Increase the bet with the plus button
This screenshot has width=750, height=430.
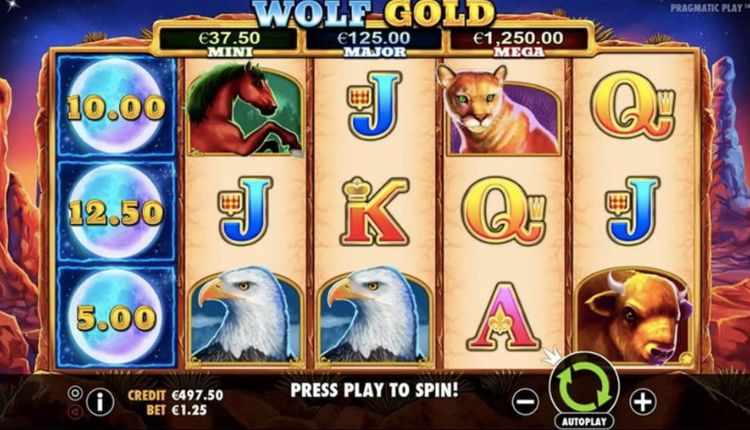click(x=642, y=401)
